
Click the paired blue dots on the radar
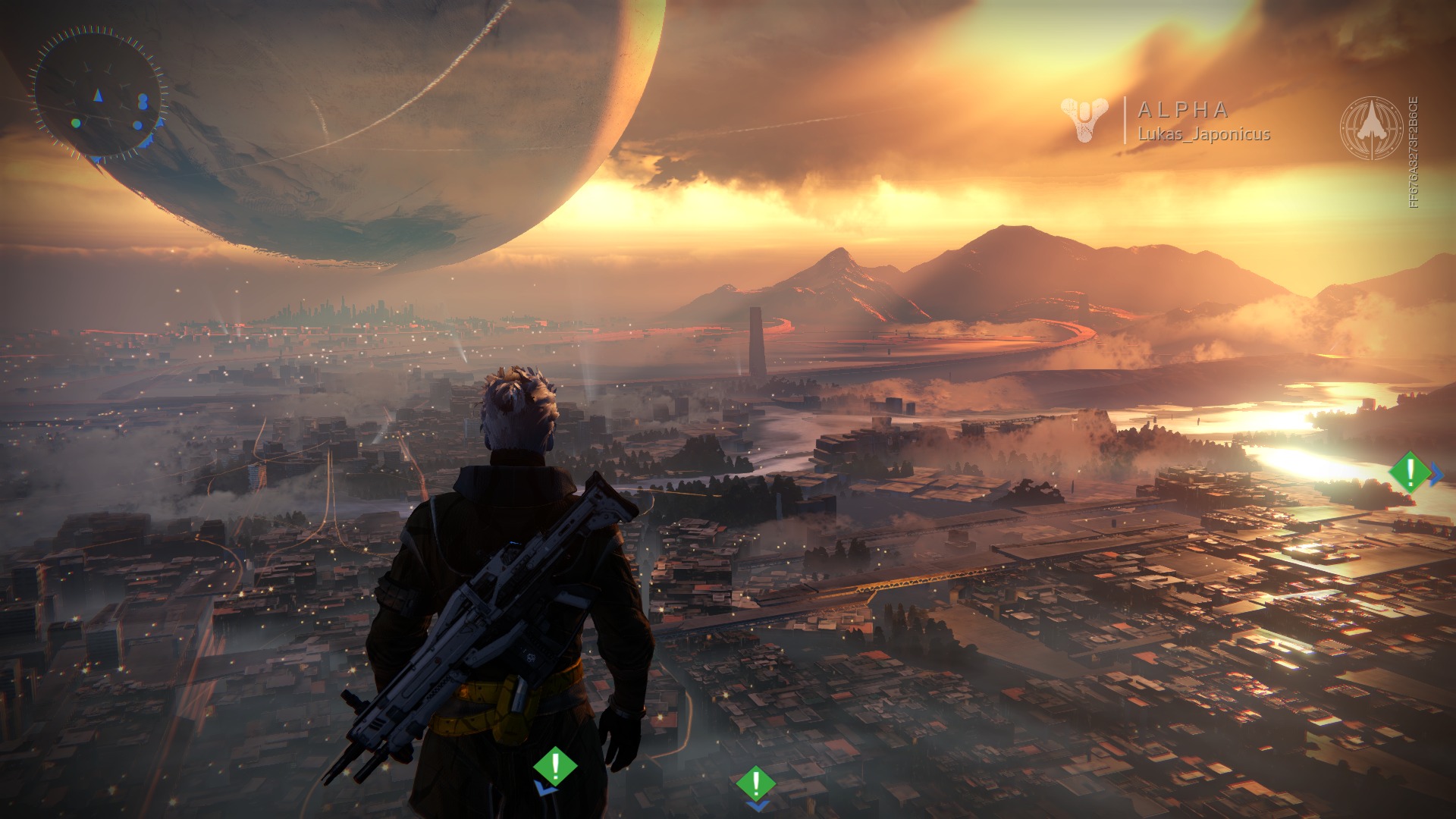point(143,99)
